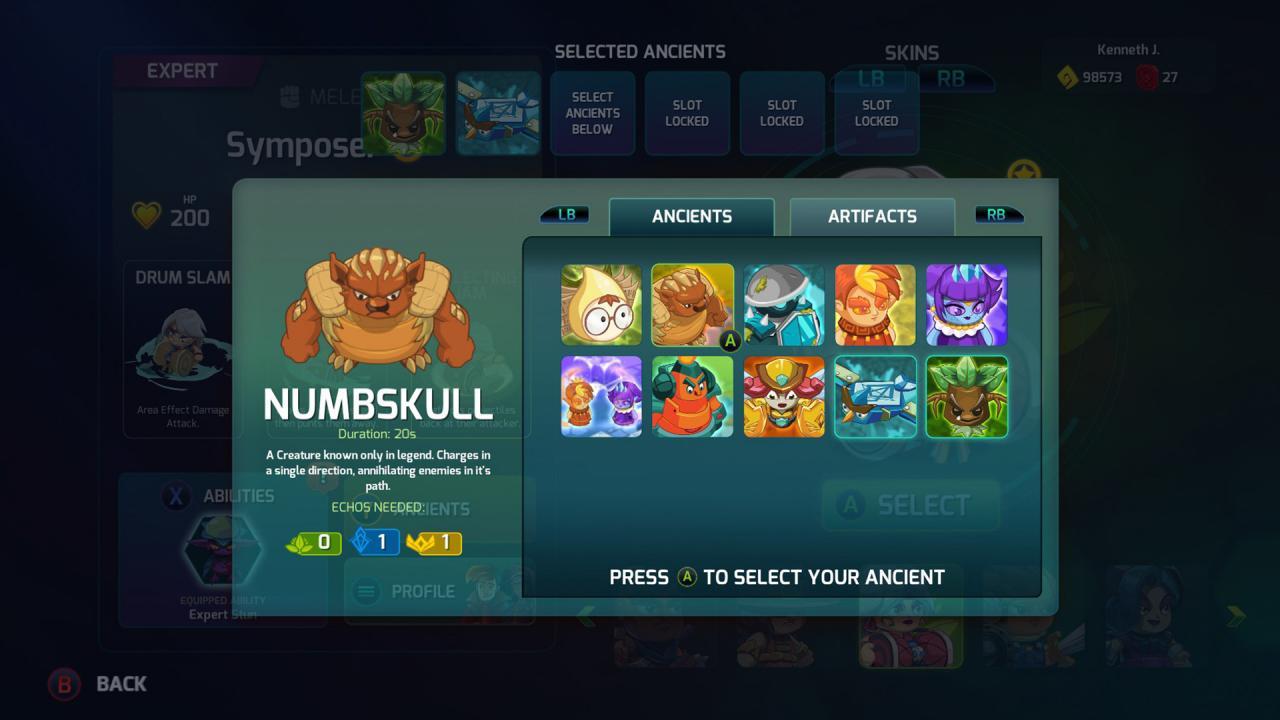Click the 'Select Ancients Below' empty slot

[x=592, y=113]
